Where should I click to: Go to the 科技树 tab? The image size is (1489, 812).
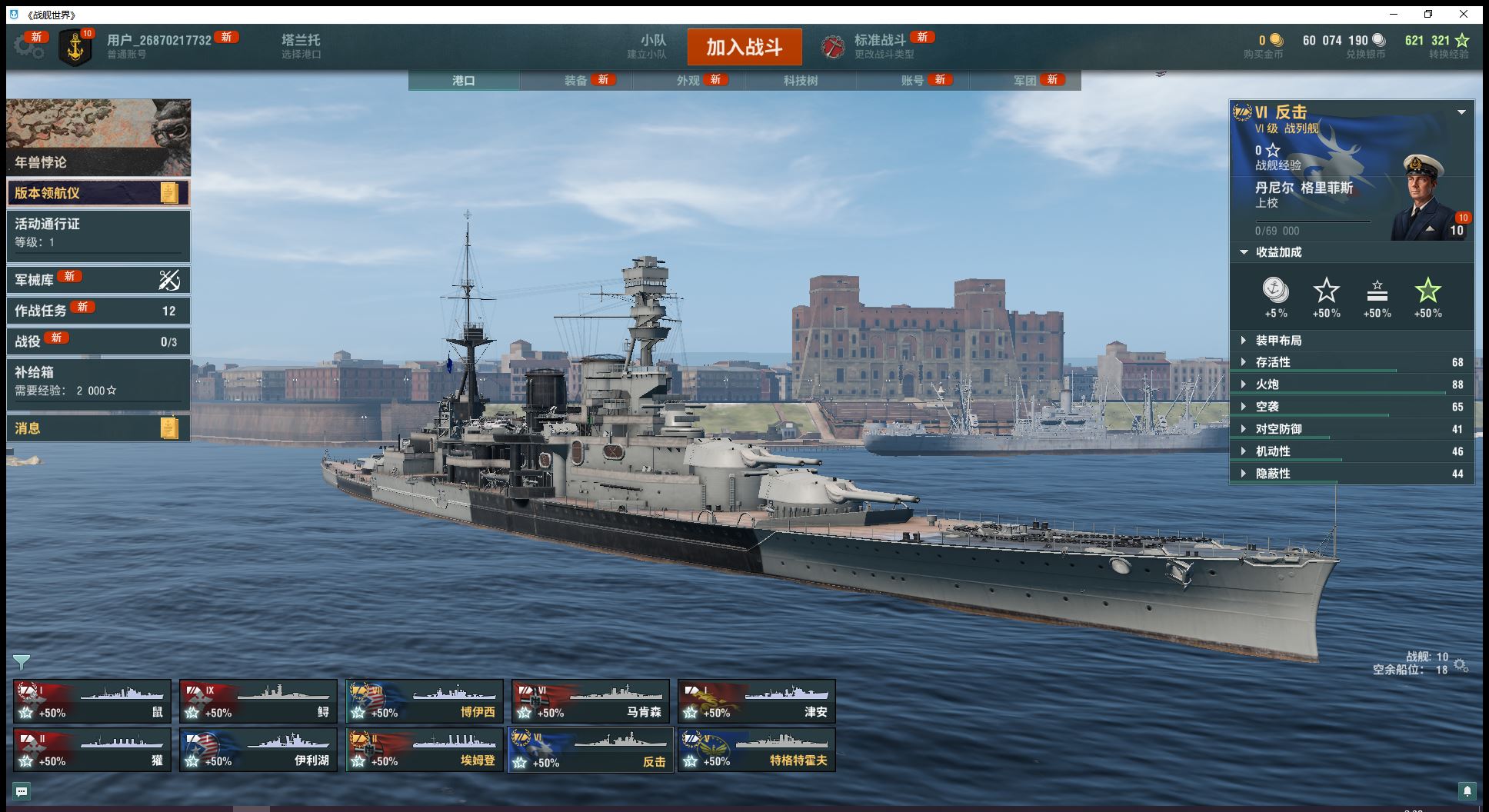[x=801, y=81]
